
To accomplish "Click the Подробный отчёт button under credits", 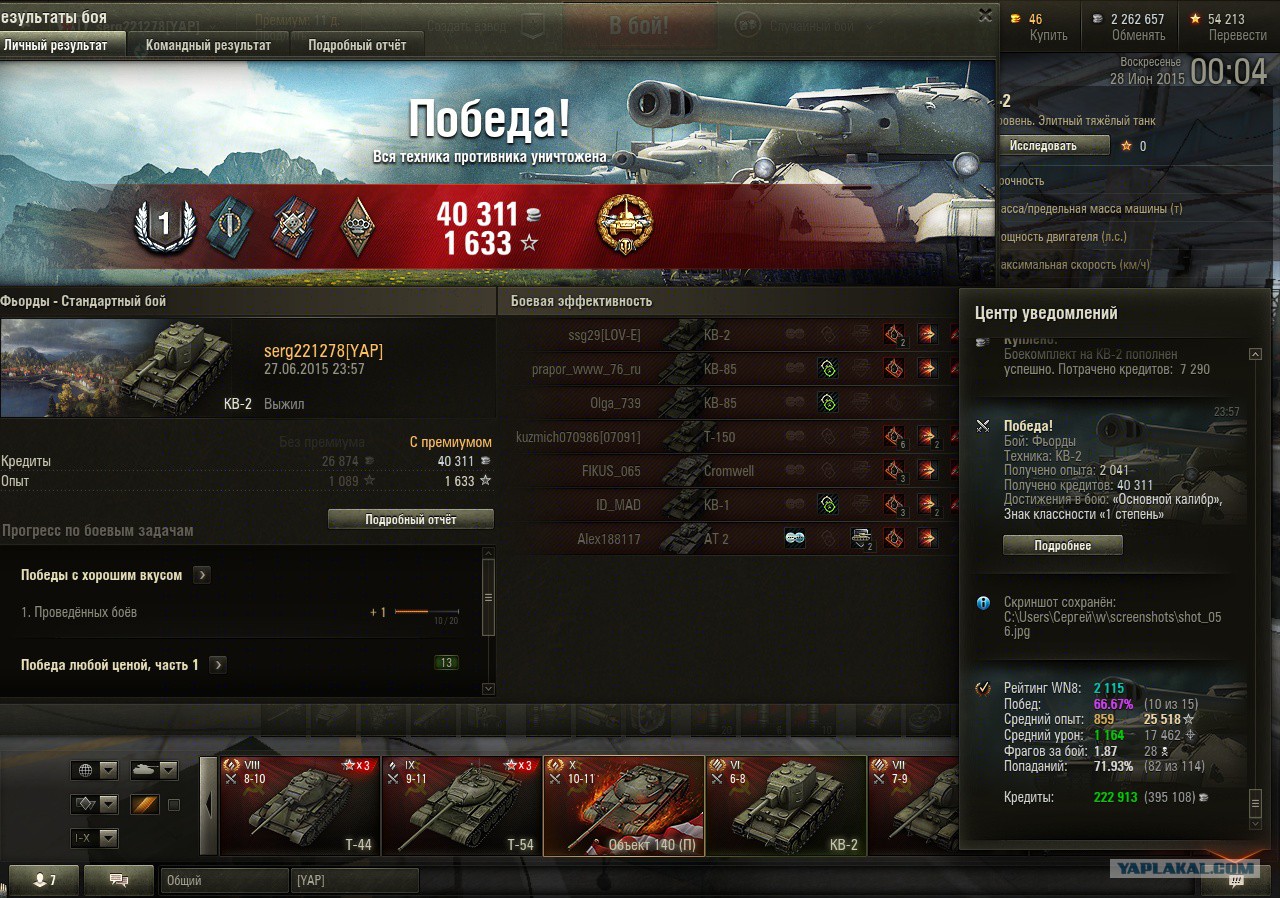I will click(410, 519).
